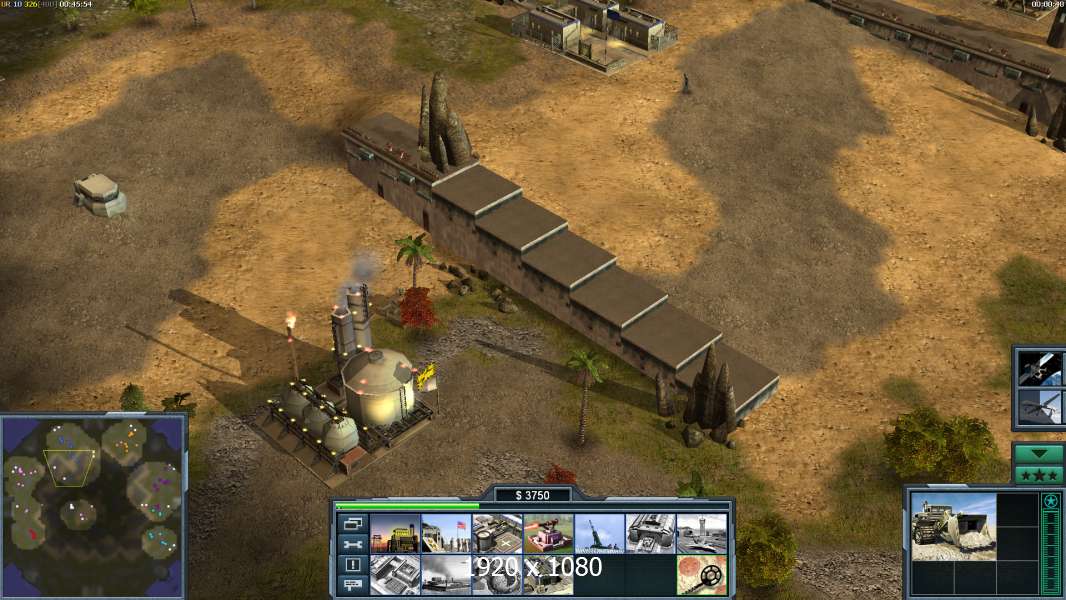Open the exclamation mark alert button
The height and width of the screenshot is (600, 1066).
coord(353,565)
